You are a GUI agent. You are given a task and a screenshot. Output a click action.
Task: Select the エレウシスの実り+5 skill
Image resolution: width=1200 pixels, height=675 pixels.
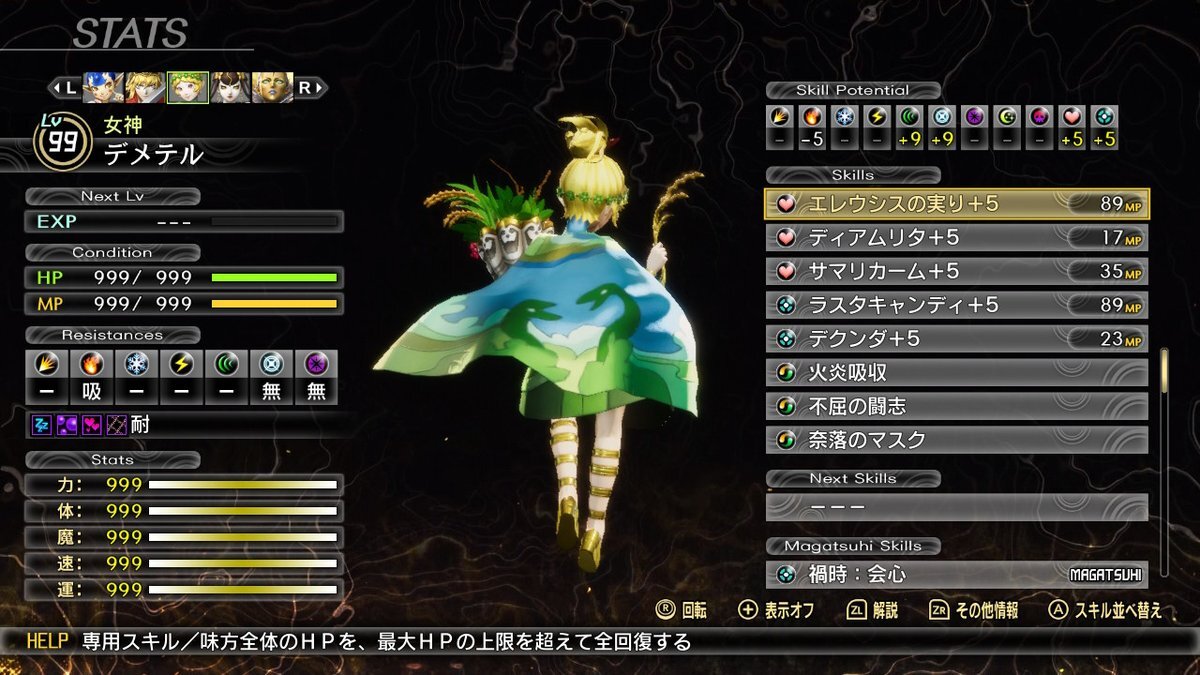click(x=957, y=204)
